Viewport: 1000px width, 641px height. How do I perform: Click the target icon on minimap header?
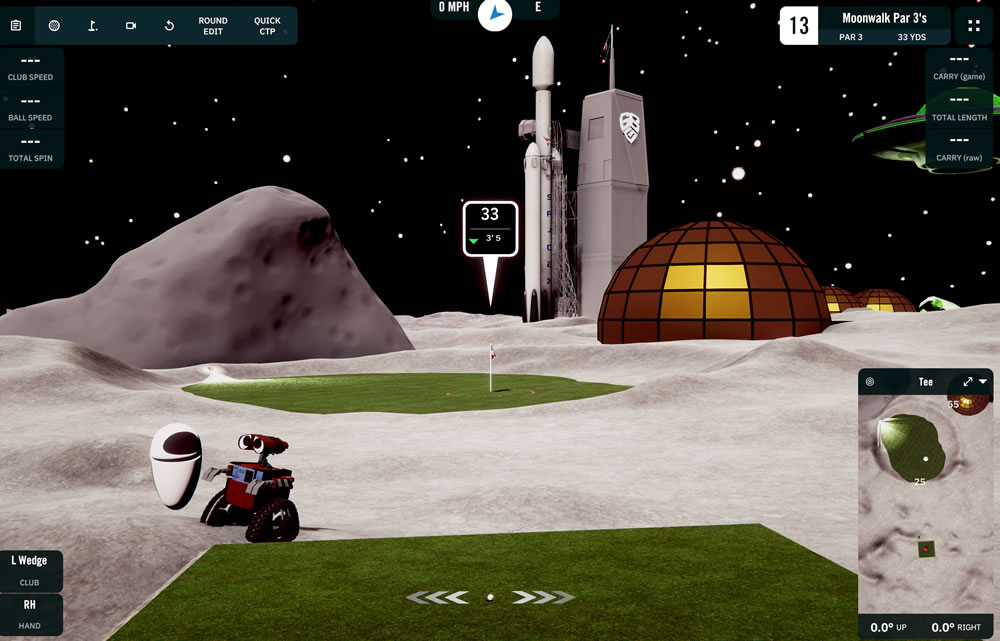pyautogui.click(x=870, y=382)
